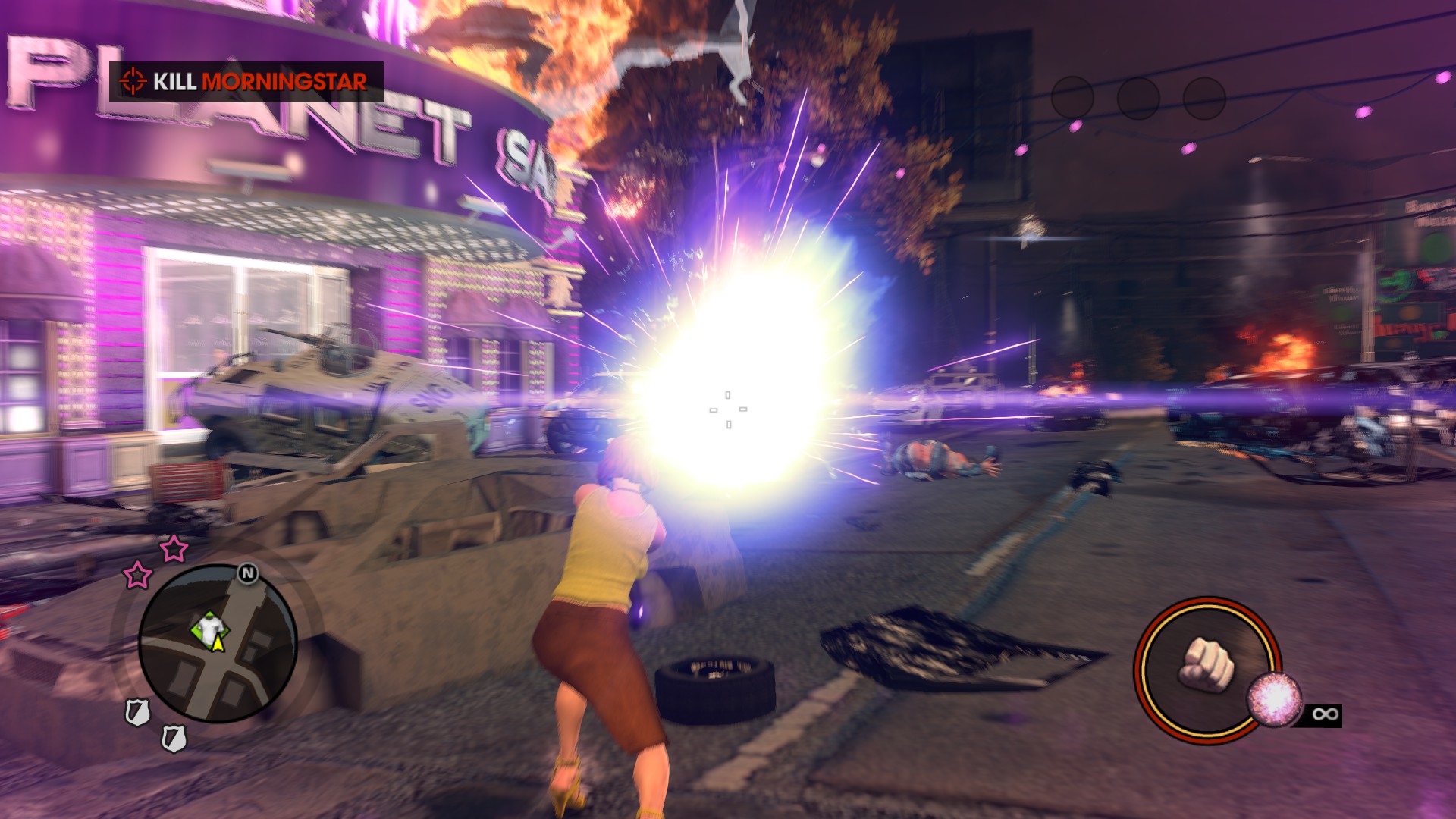
Task: Select the white shirt store marker on minimap
Action: click(x=208, y=626)
